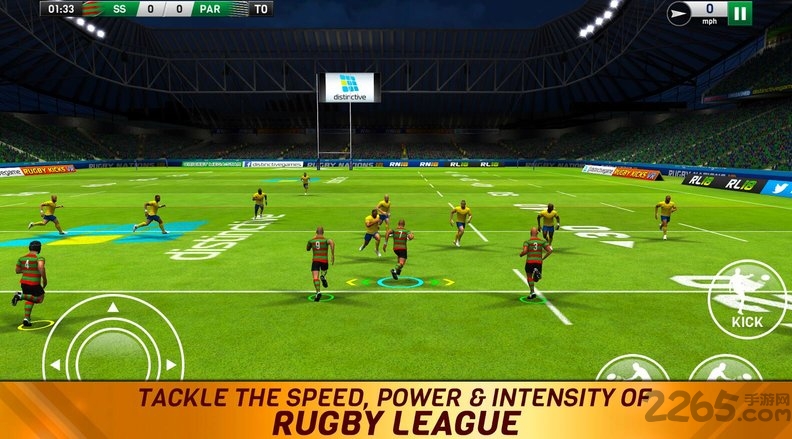Touch the virtual movement joystick
The height and width of the screenshot is (439, 792).
(115, 347)
